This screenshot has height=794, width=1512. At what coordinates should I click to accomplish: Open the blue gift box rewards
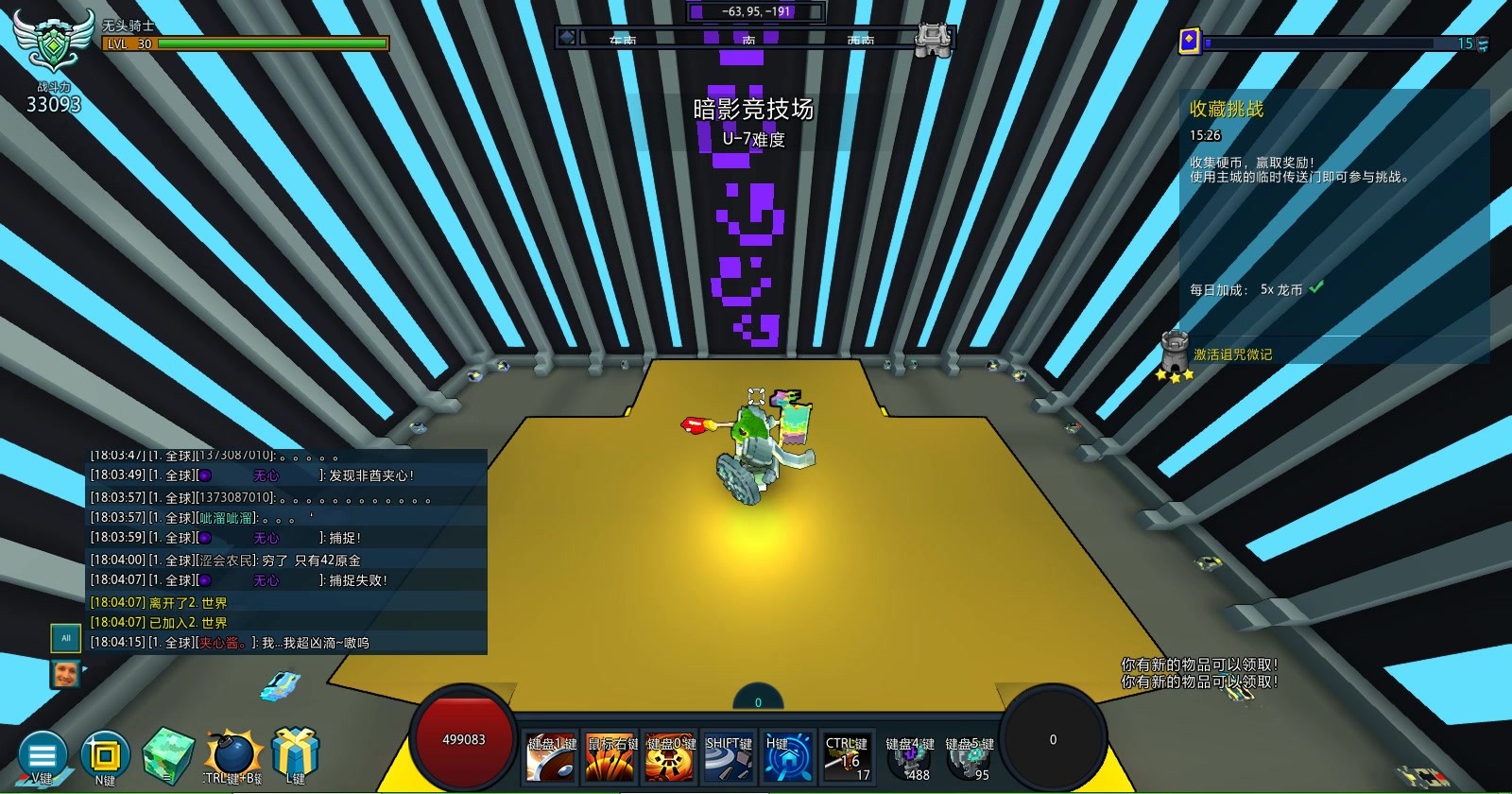tap(295, 753)
